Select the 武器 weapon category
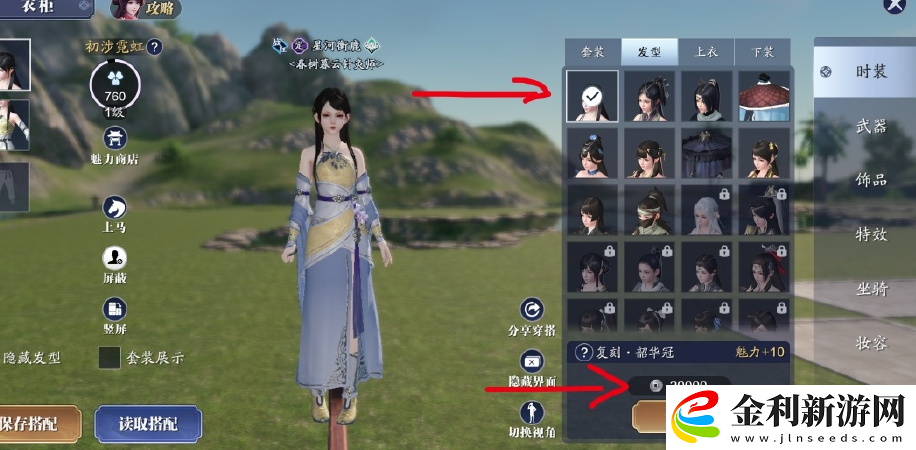The image size is (916, 450). (x=870, y=127)
